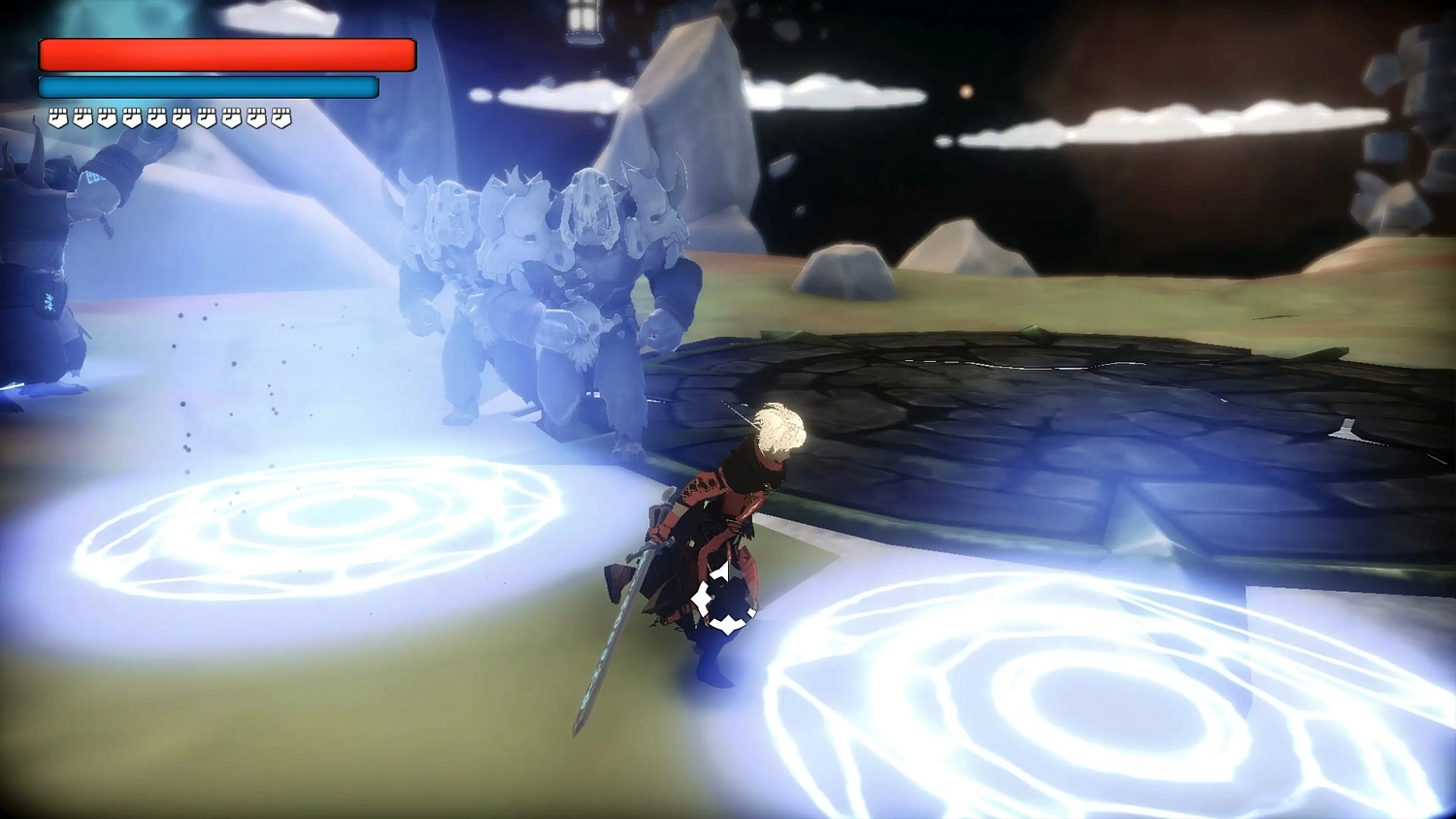Click the seventh gauntlet charge icon
This screenshot has width=1456, height=819.
click(x=208, y=116)
